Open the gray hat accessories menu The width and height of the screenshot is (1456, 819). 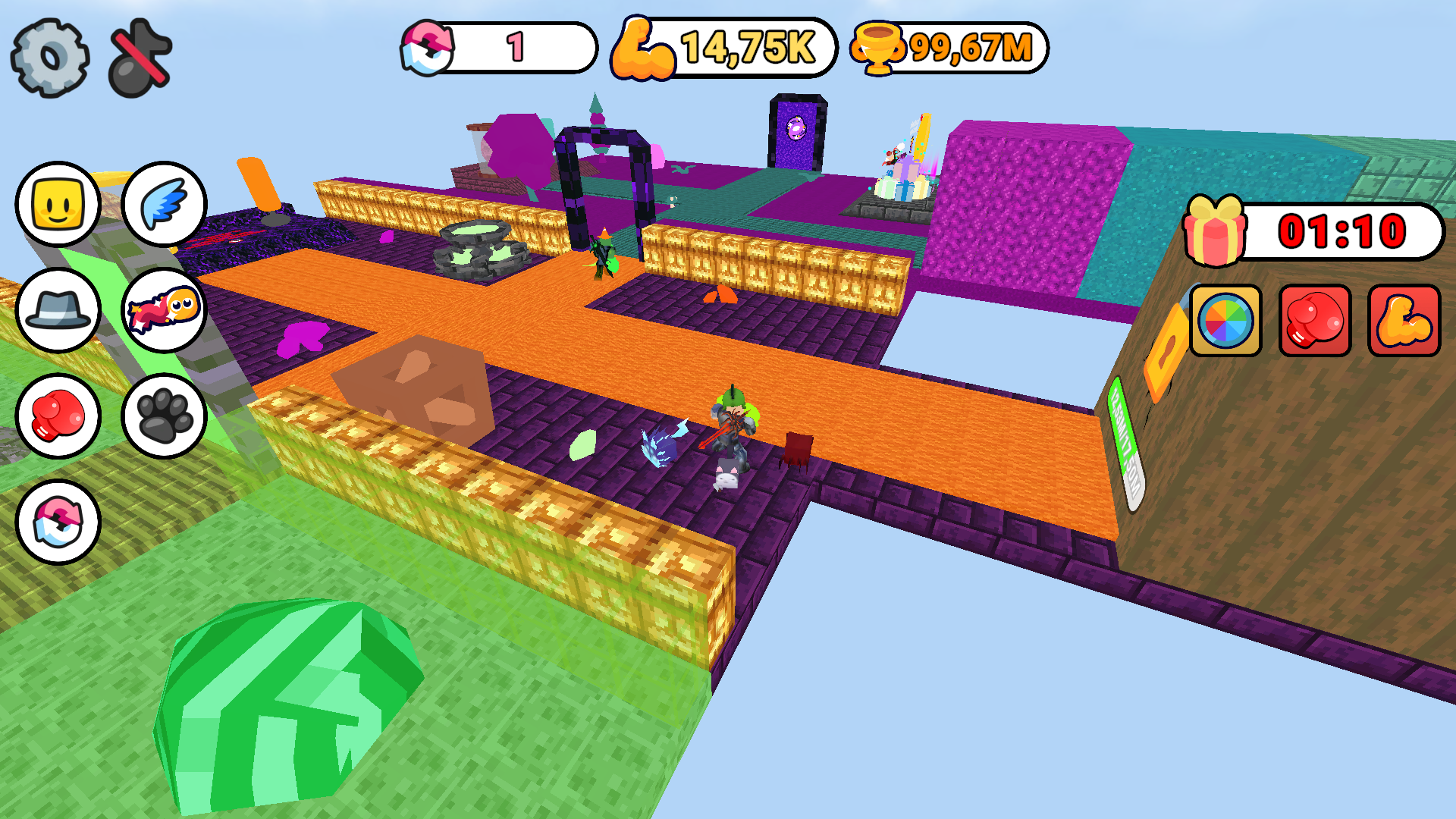coord(58,313)
